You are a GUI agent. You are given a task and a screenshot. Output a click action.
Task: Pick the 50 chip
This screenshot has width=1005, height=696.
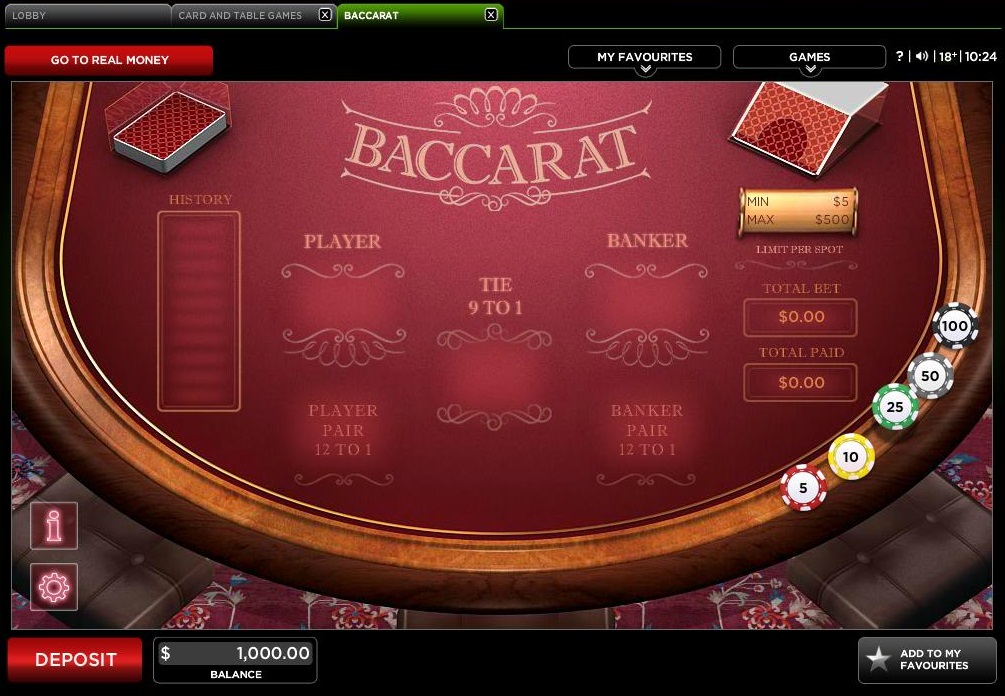[930, 376]
